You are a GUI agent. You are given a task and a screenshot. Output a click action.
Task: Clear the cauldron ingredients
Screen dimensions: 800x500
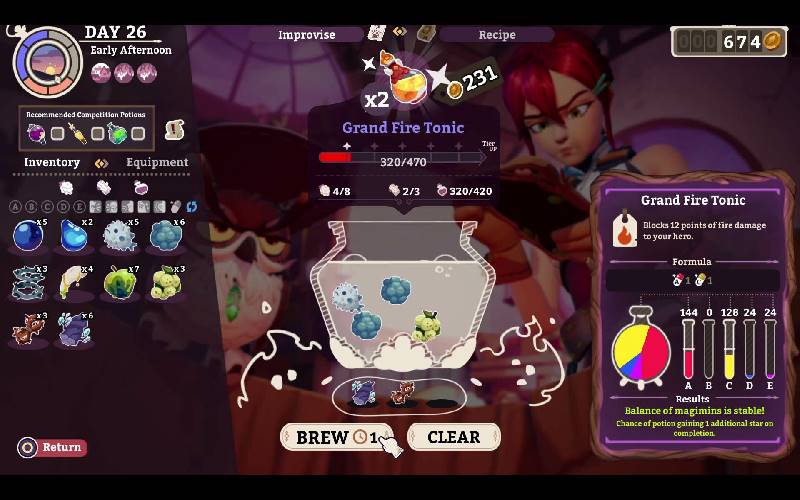453,437
